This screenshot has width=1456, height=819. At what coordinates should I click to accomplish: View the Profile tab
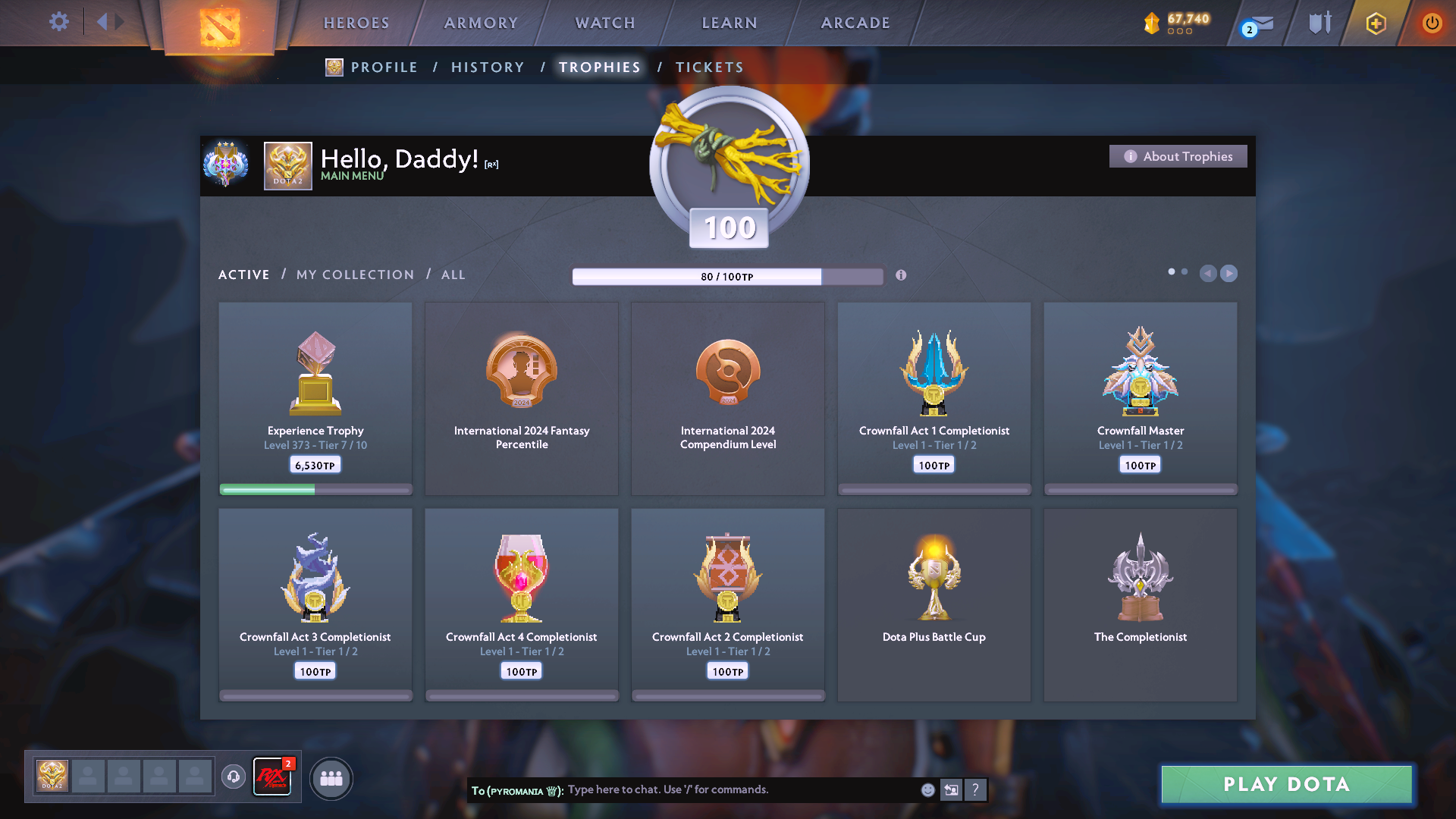pyautogui.click(x=384, y=67)
